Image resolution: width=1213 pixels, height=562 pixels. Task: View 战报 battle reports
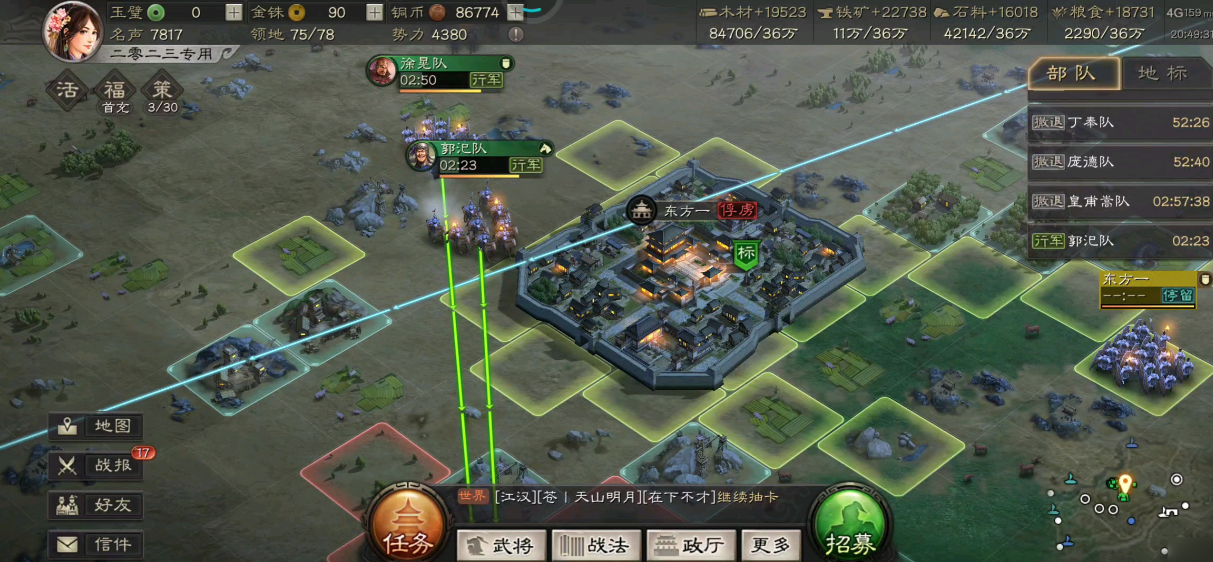(98, 465)
